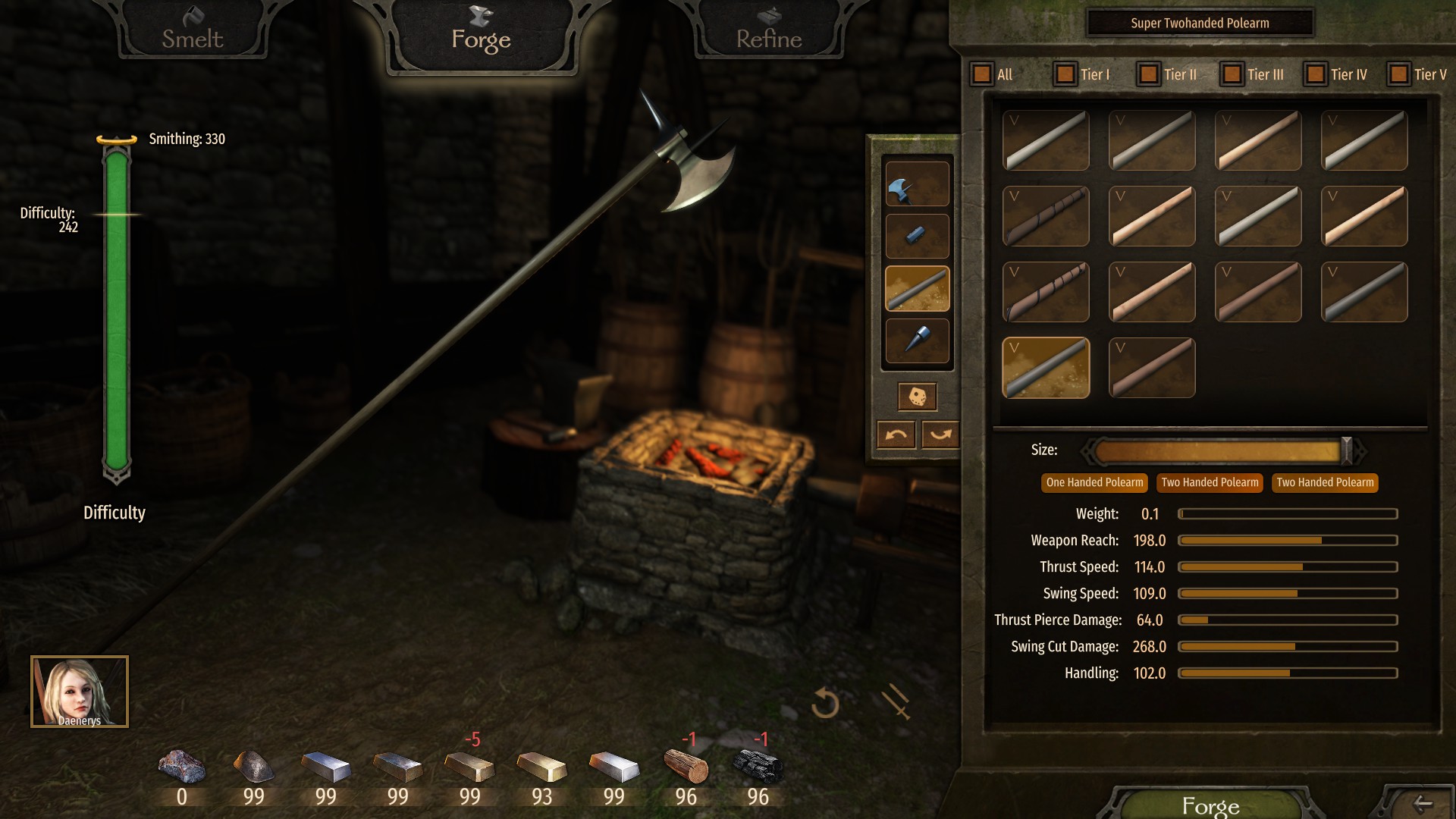Viewport: 1456px width, 819px height.
Task: Click the Forge button to craft weapon
Action: pos(1210,805)
